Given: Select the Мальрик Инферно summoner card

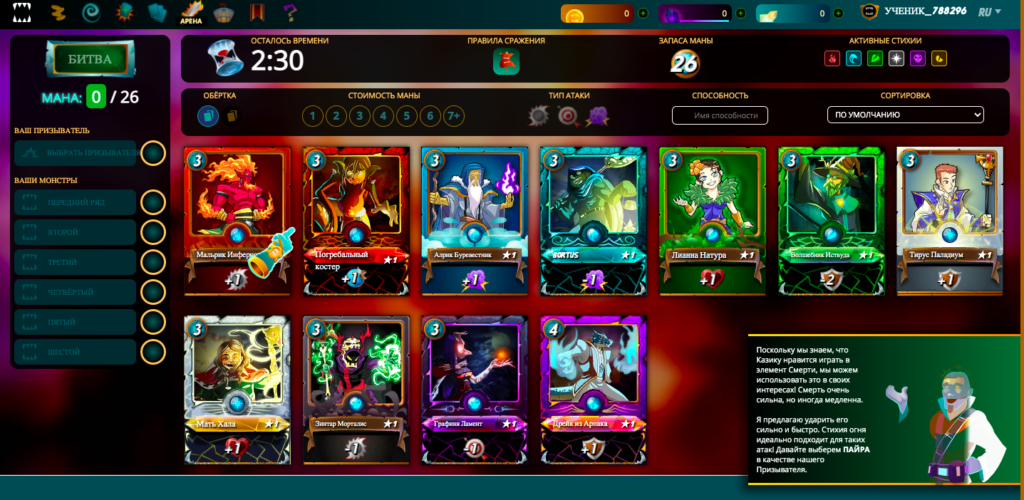Looking at the screenshot, I should pyautogui.click(x=237, y=220).
